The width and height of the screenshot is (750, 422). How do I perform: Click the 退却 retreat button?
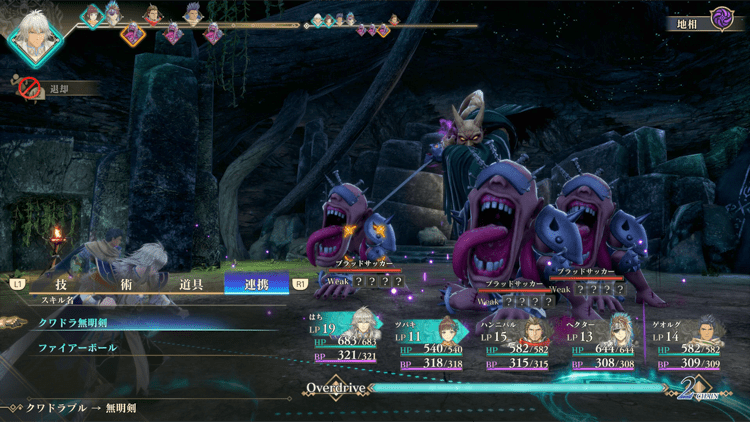point(58,88)
